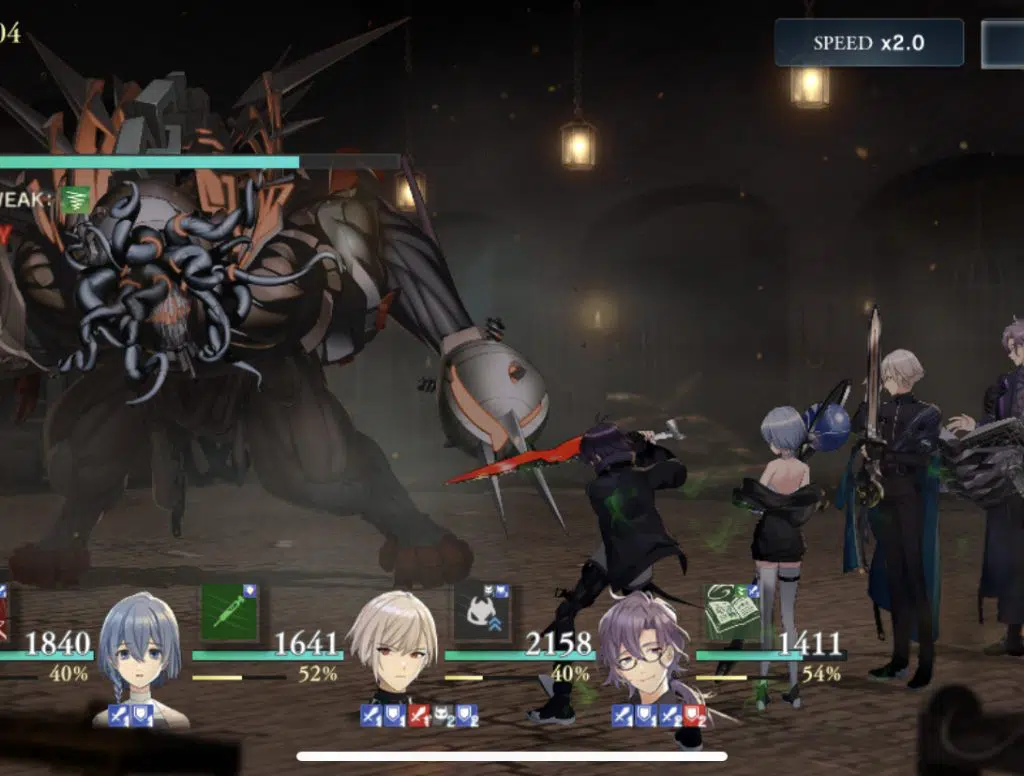Activate the gray cat-mask skill icon
This screenshot has width=1024, height=776.
tap(481, 612)
